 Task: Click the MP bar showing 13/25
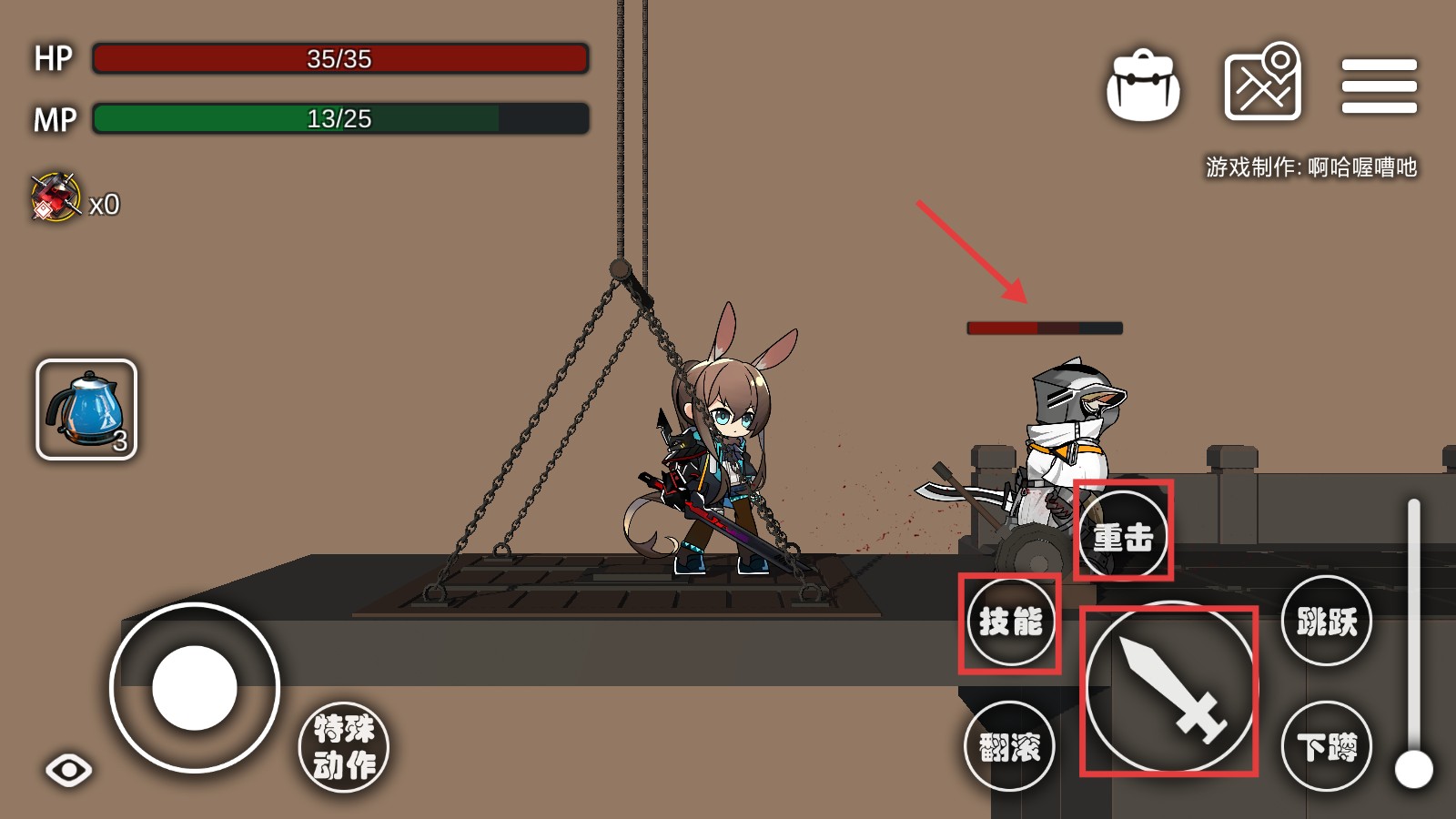tap(341, 117)
